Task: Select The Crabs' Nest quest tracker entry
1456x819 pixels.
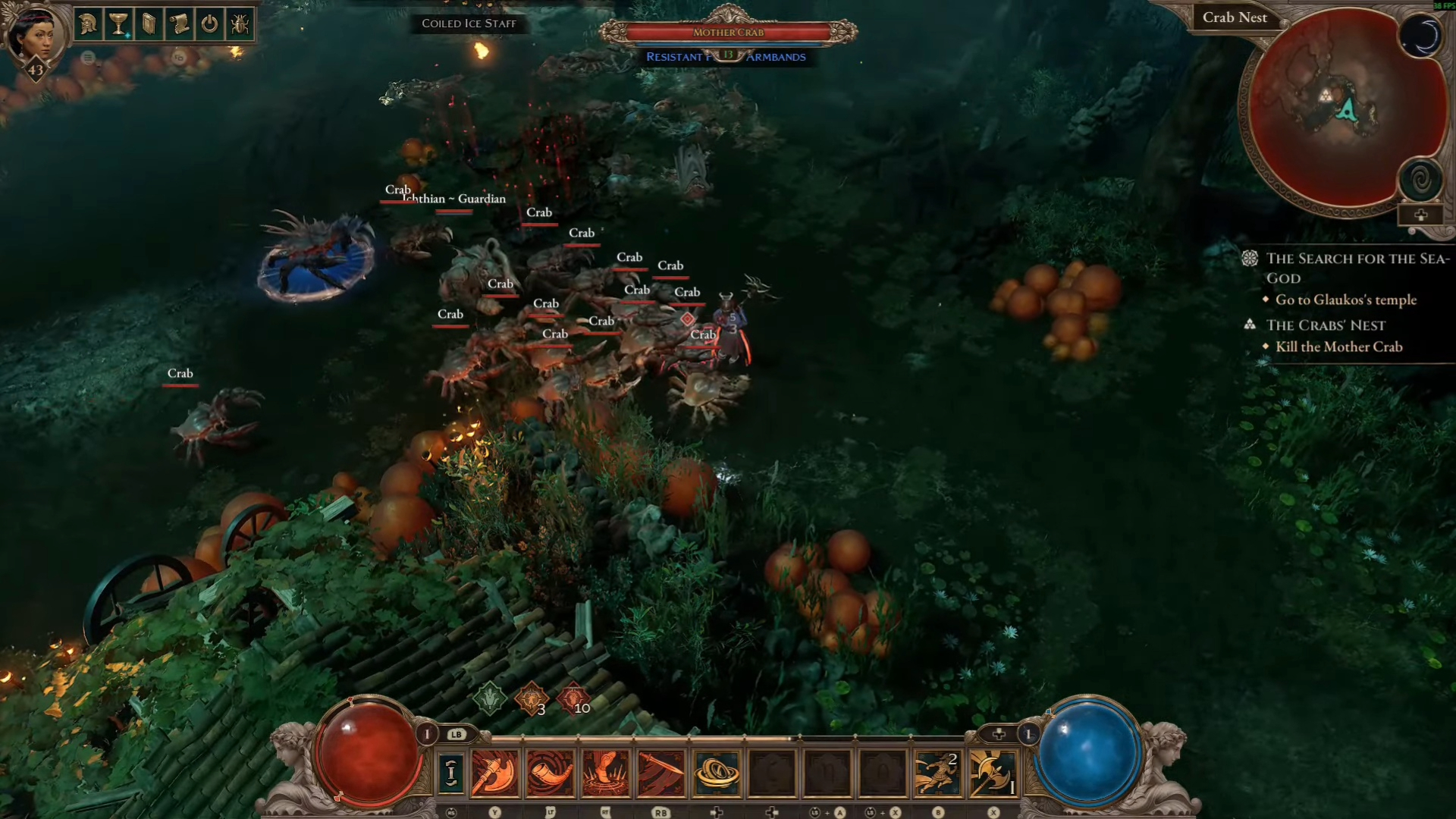Action: click(1326, 325)
